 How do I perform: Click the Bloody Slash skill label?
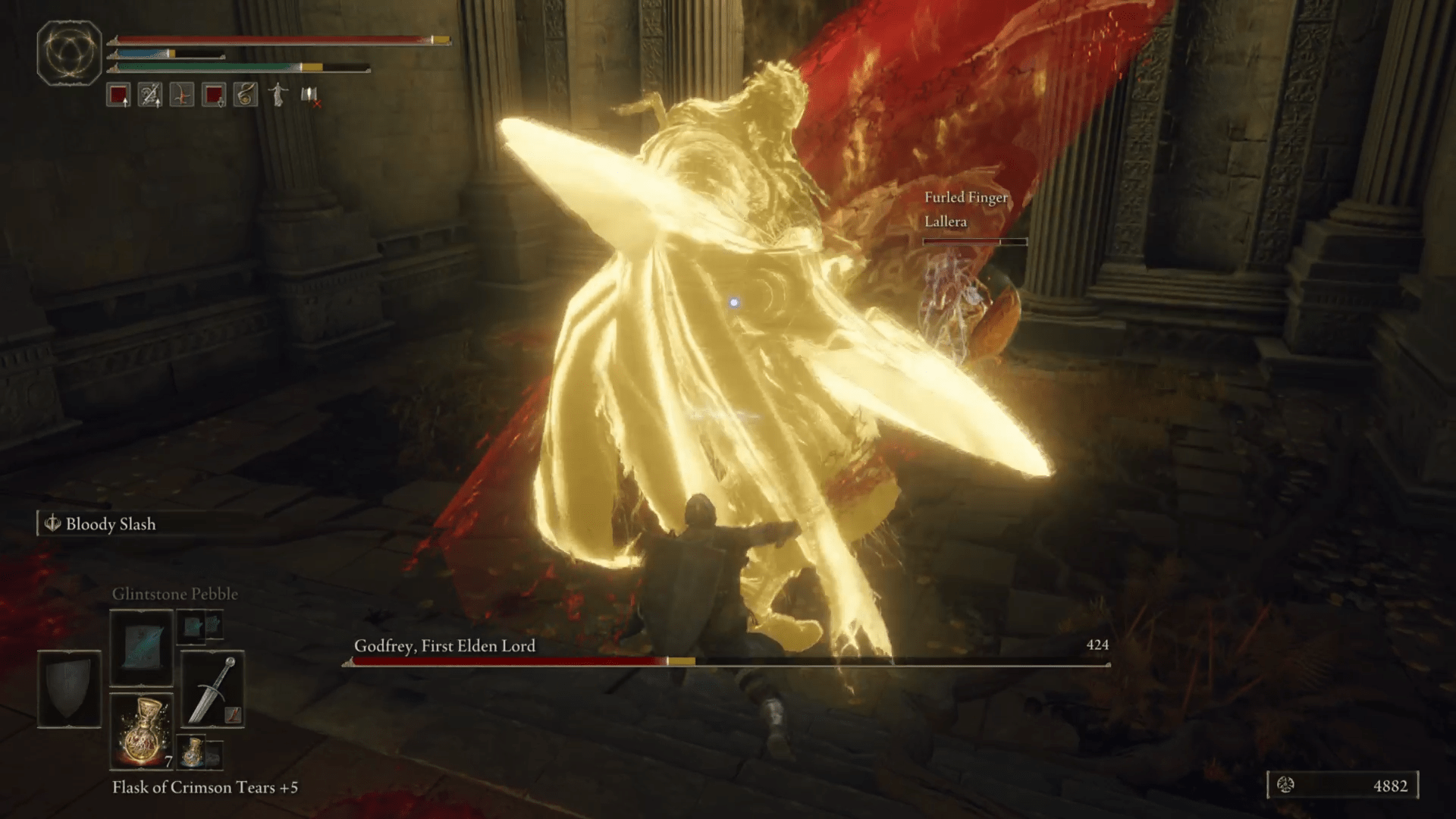pos(111,523)
